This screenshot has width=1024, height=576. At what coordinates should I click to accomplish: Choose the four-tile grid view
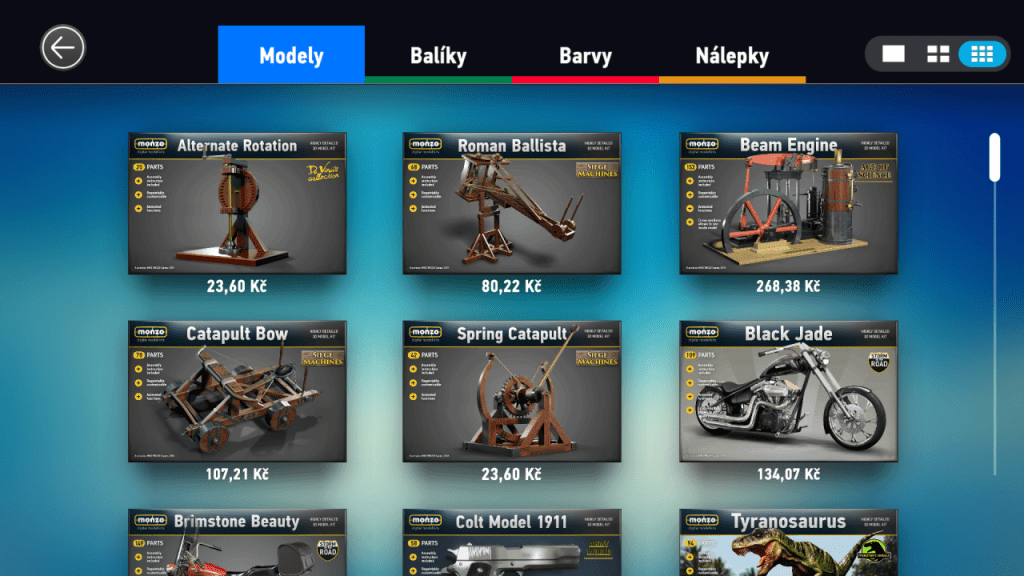[x=938, y=54]
